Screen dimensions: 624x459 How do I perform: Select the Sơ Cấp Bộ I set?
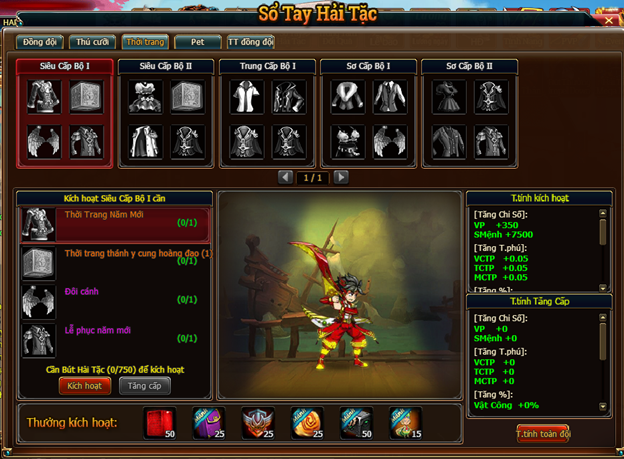point(368,67)
